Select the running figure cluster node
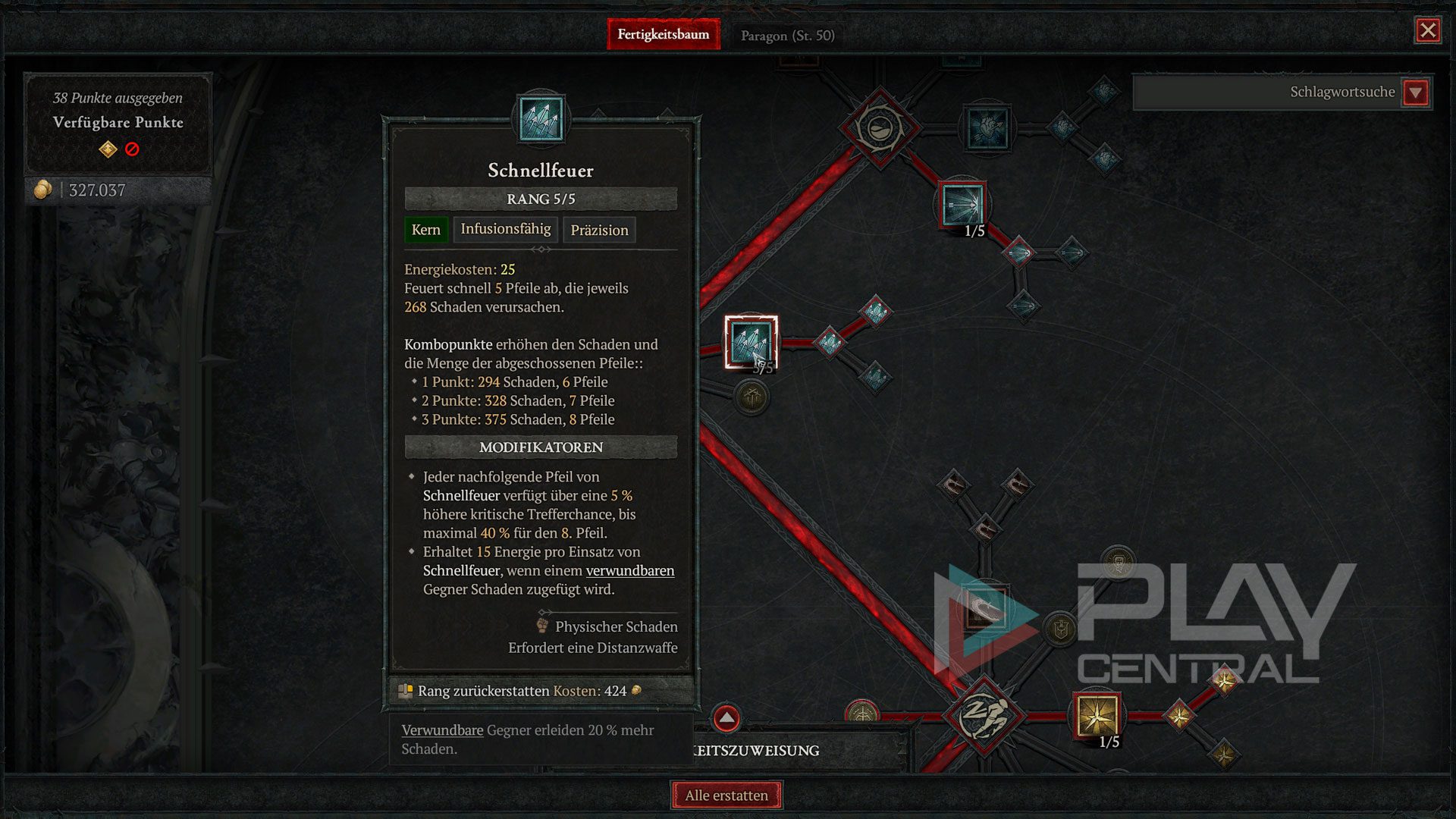 tap(984, 716)
